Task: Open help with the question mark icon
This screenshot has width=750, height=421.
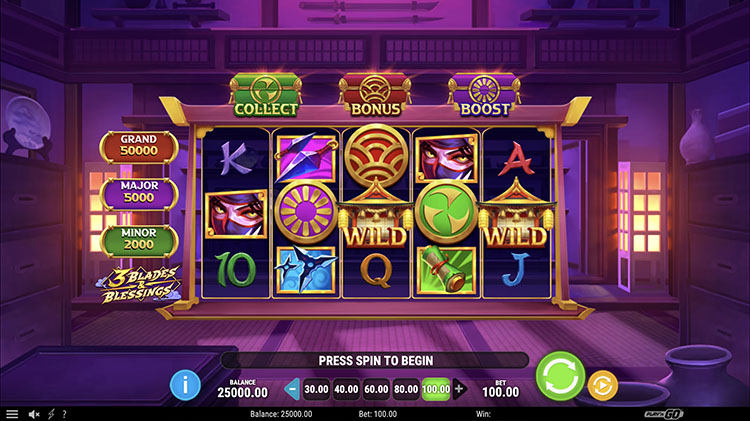Action: (x=64, y=414)
